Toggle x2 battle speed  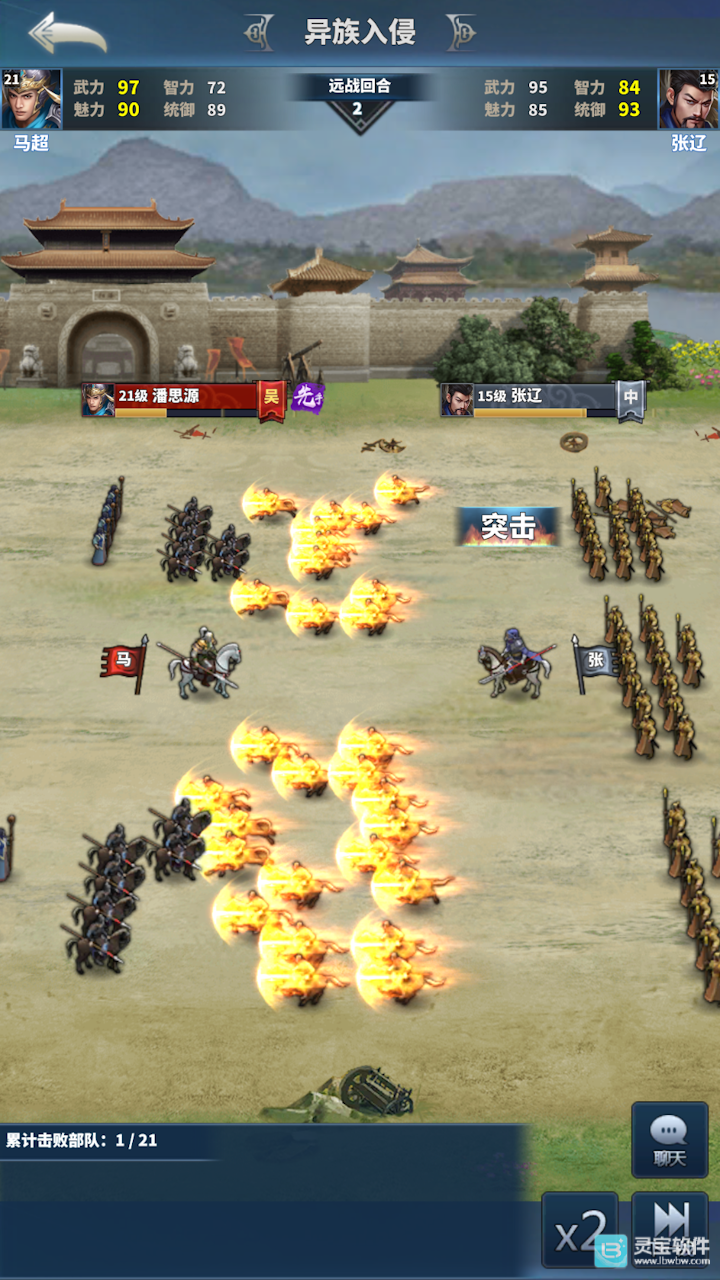580,1230
